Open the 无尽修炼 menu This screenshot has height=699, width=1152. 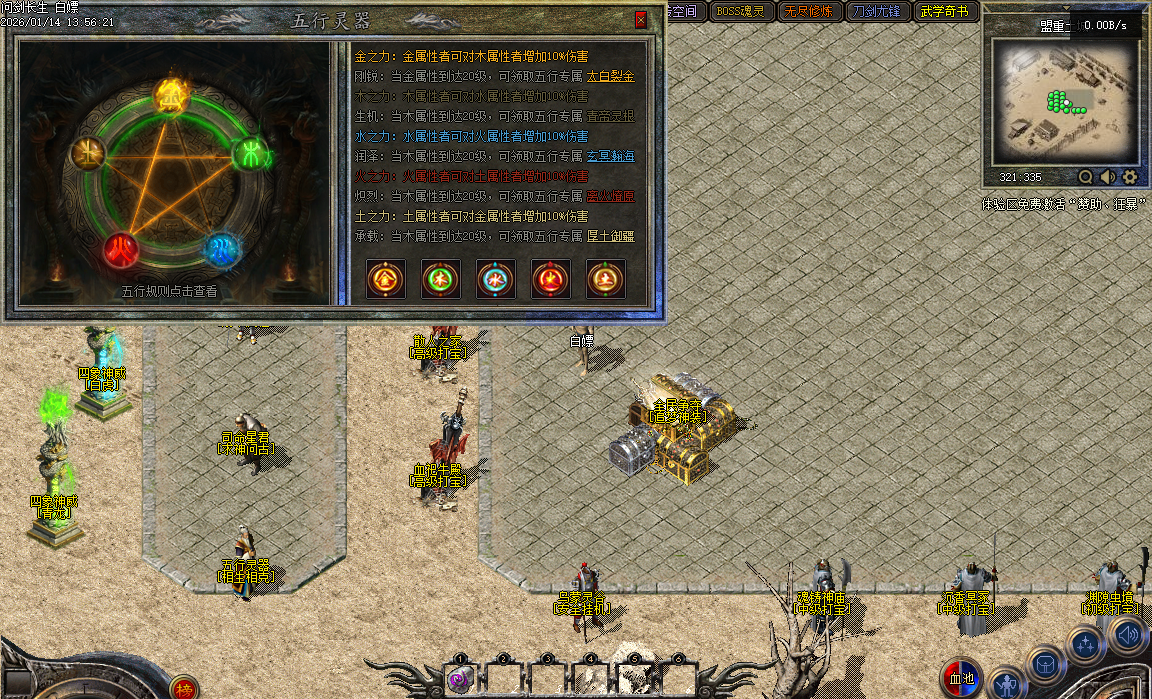tap(807, 12)
